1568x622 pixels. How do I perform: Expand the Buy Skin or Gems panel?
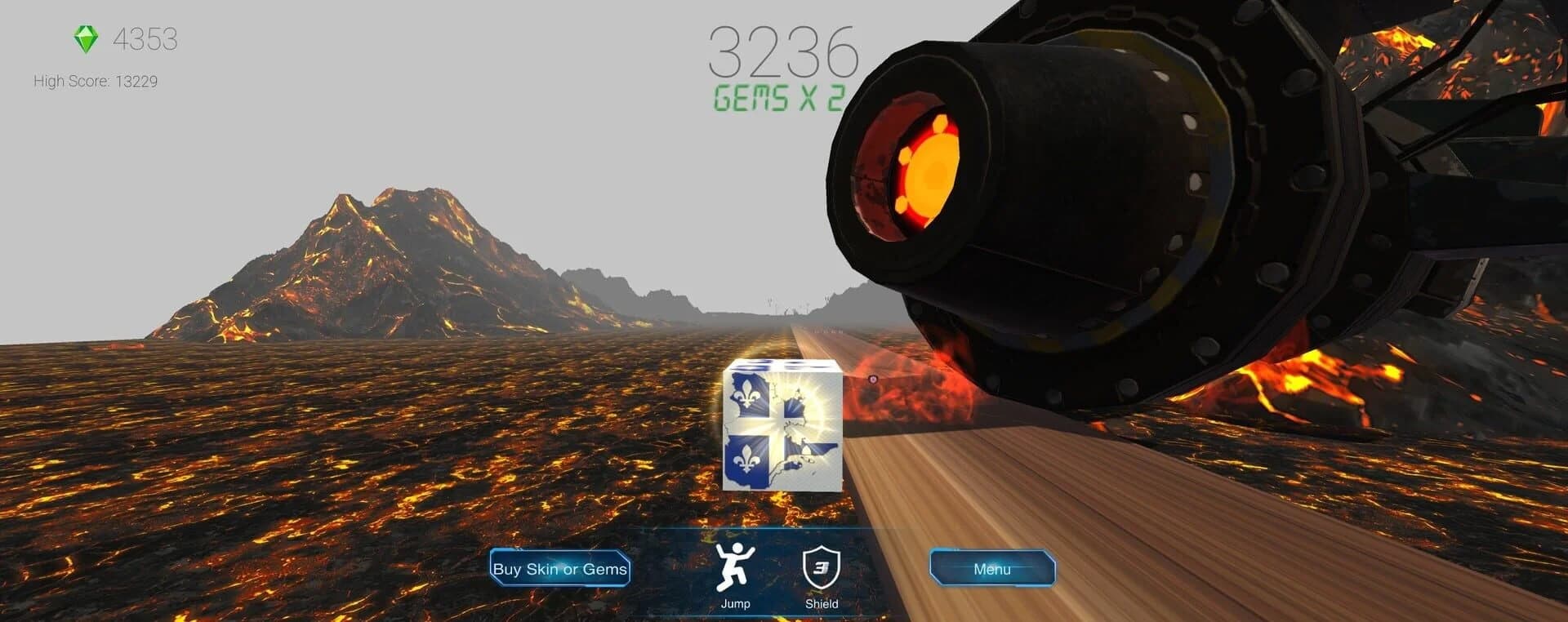[559, 569]
